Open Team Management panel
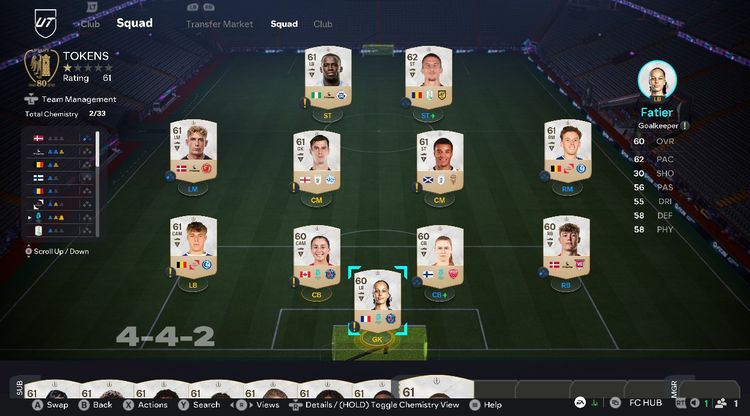The image size is (750, 416). [78, 99]
